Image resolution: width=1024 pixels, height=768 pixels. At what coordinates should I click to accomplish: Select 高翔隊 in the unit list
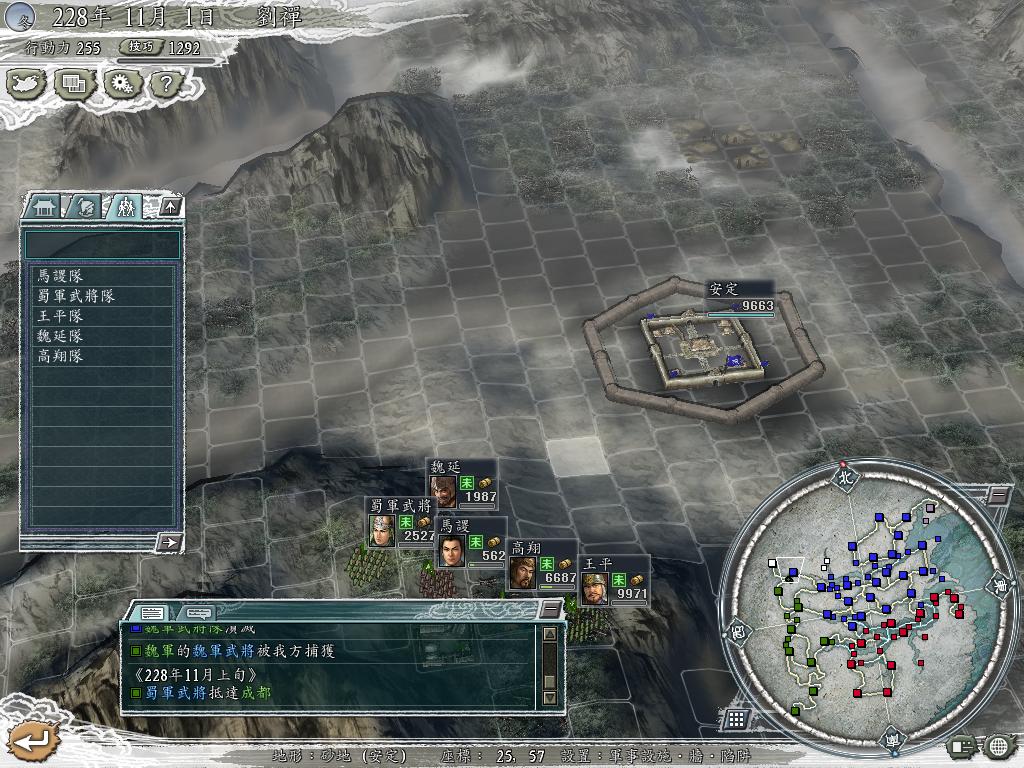[x=62, y=355]
